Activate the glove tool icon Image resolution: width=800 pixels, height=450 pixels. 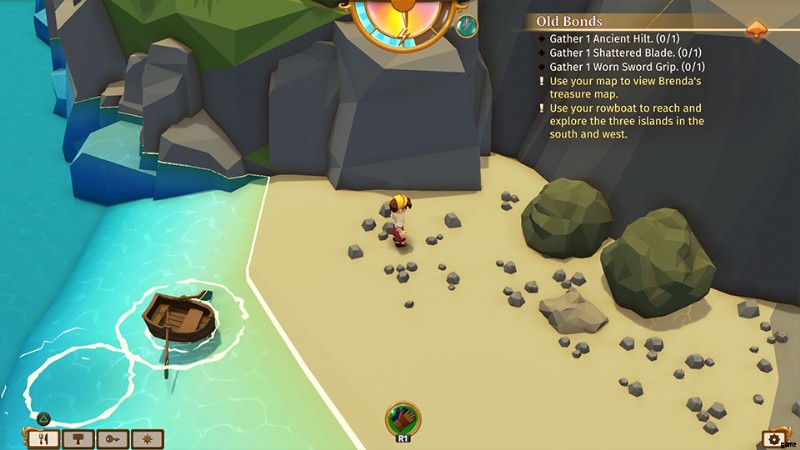pos(403,419)
